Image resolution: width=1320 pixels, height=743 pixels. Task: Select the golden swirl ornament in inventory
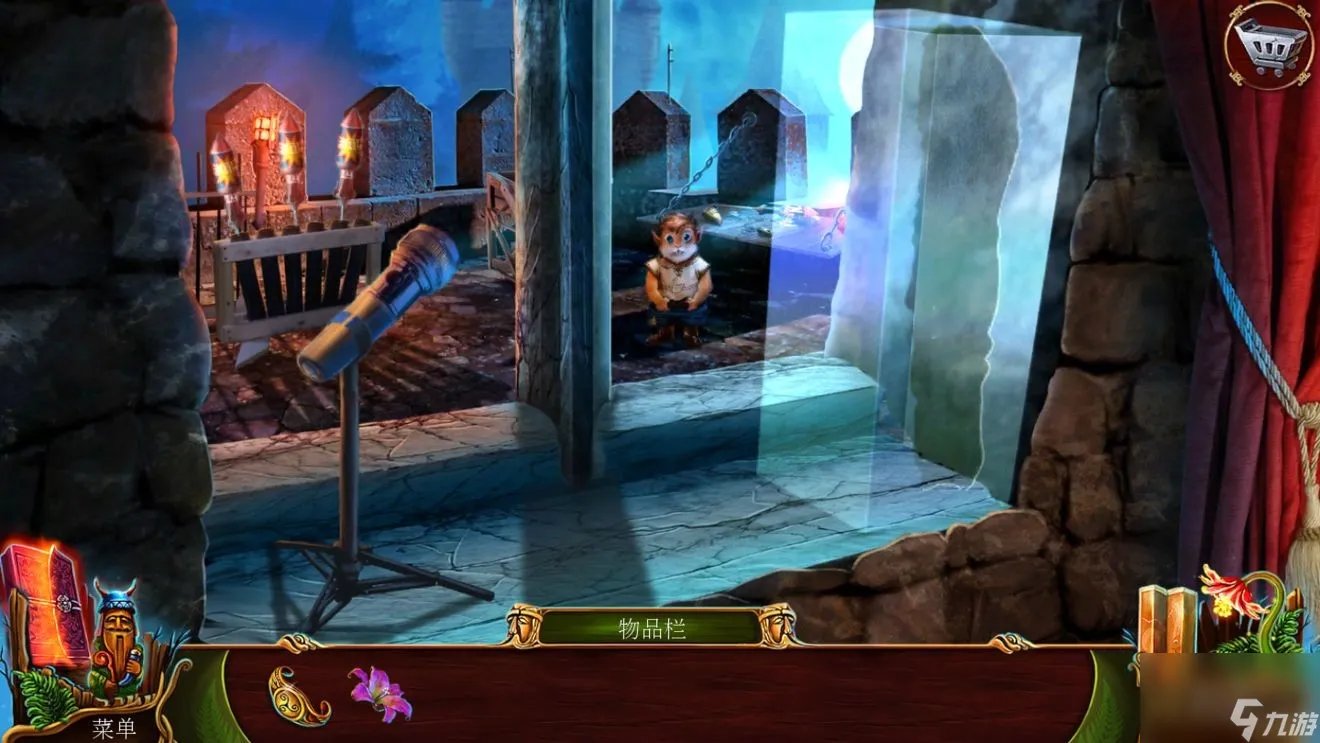(x=298, y=695)
